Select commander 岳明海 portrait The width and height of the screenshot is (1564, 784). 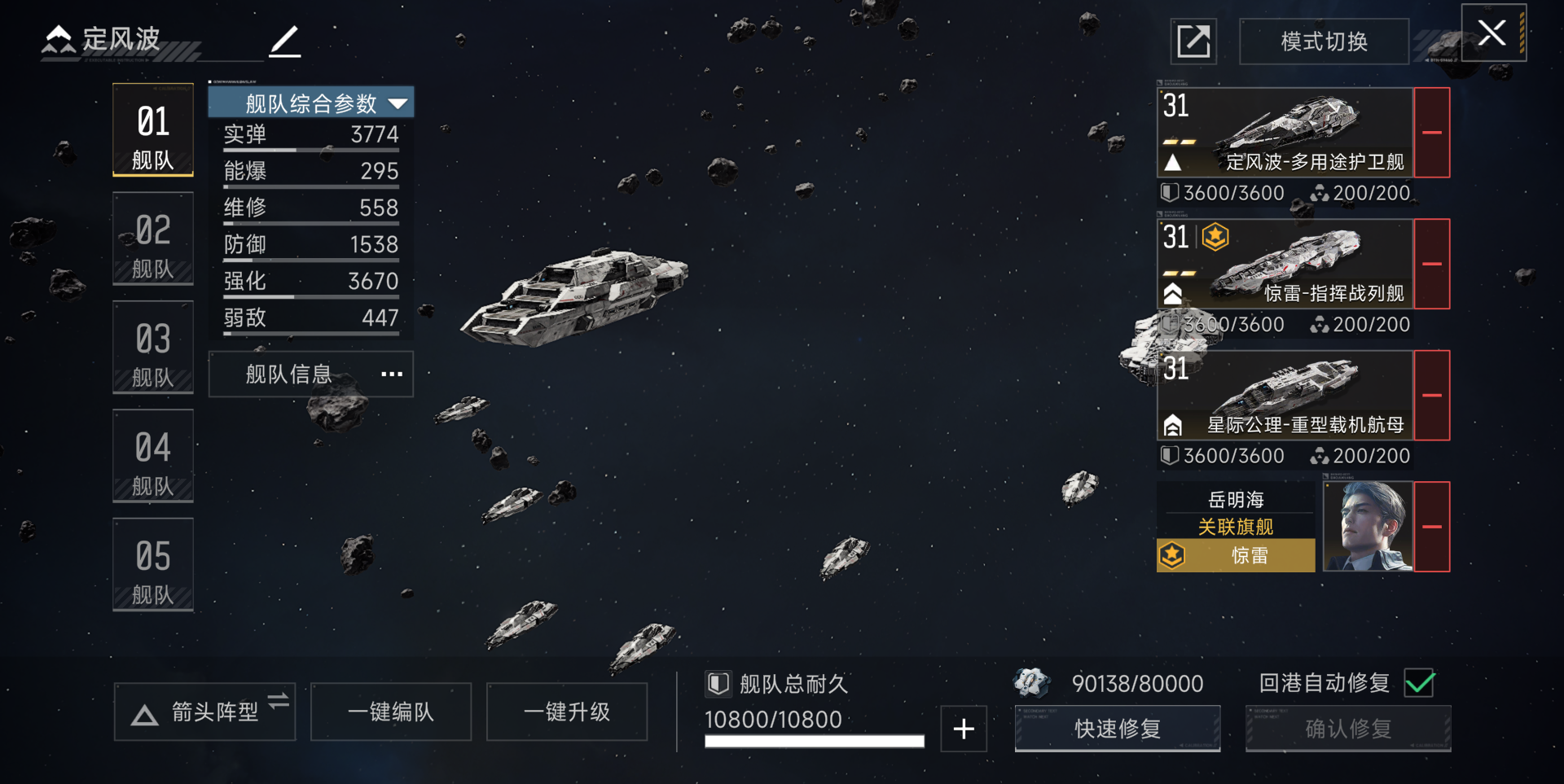(x=1368, y=527)
